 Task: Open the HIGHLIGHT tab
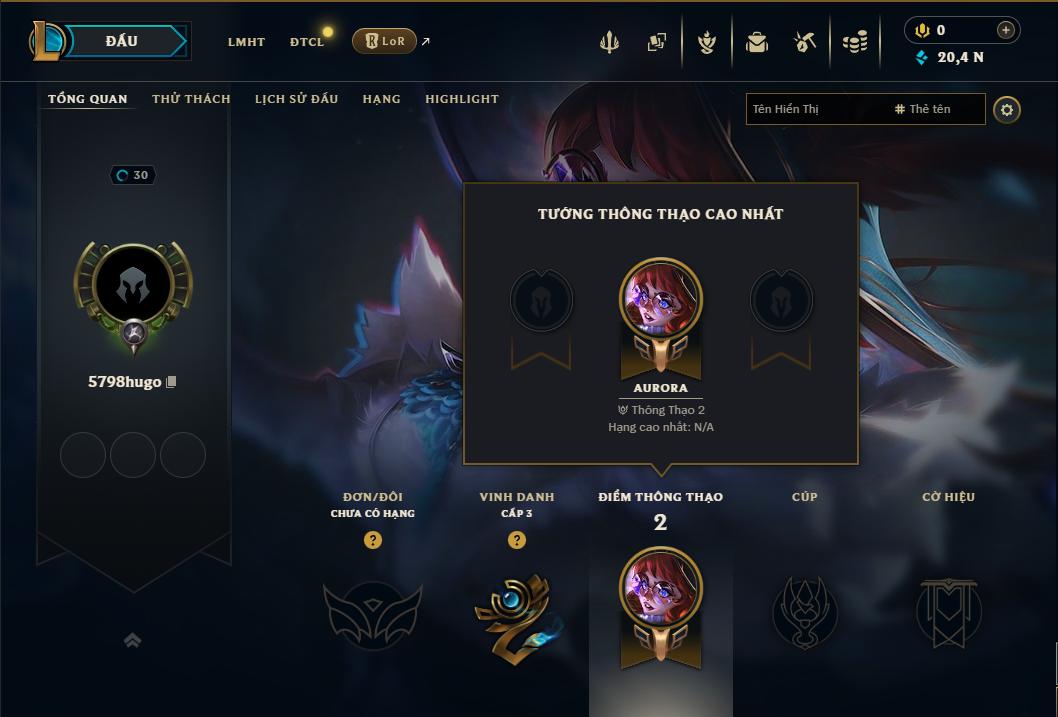coord(461,99)
